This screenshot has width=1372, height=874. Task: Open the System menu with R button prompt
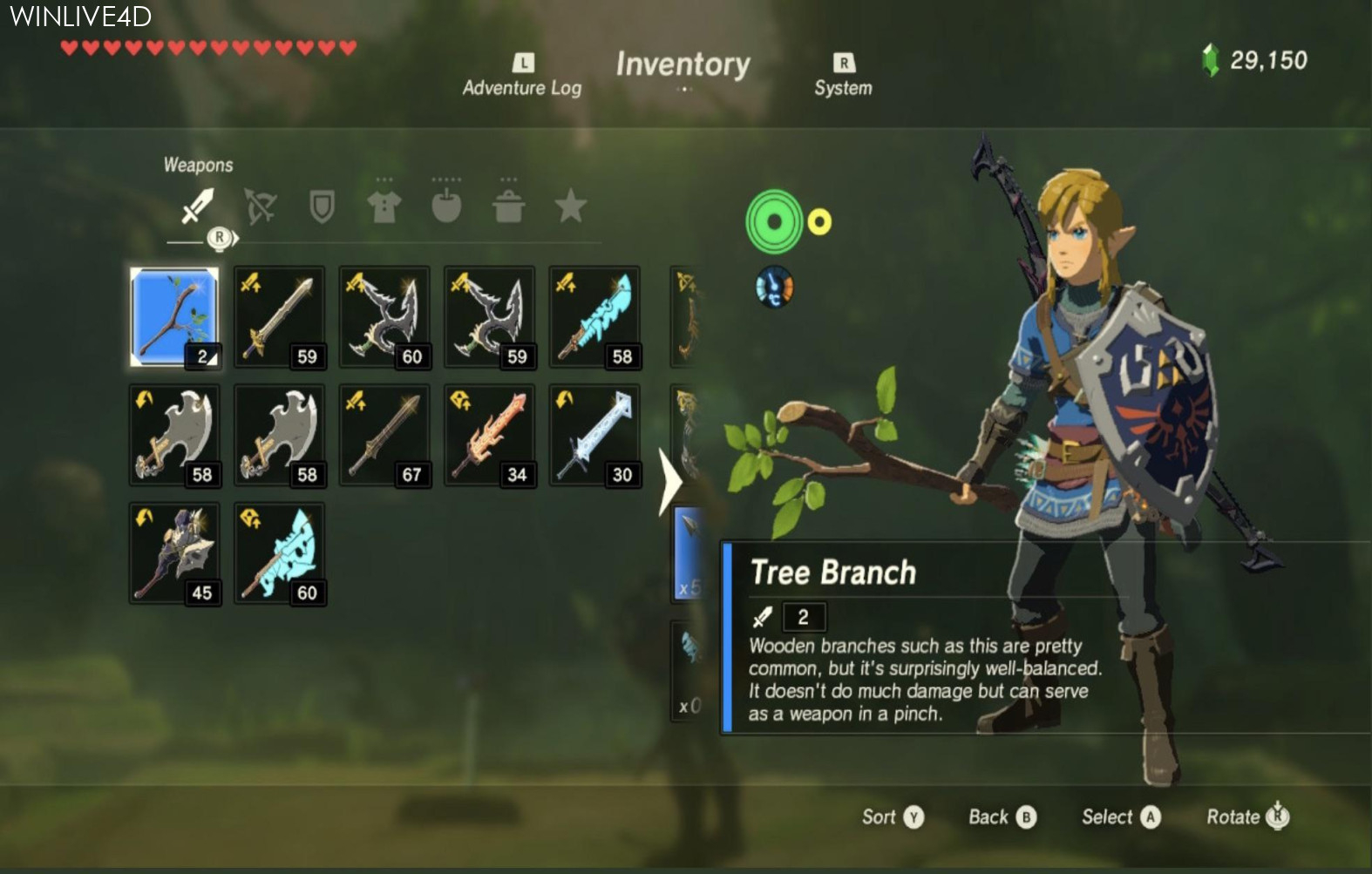tap(841, 73)
